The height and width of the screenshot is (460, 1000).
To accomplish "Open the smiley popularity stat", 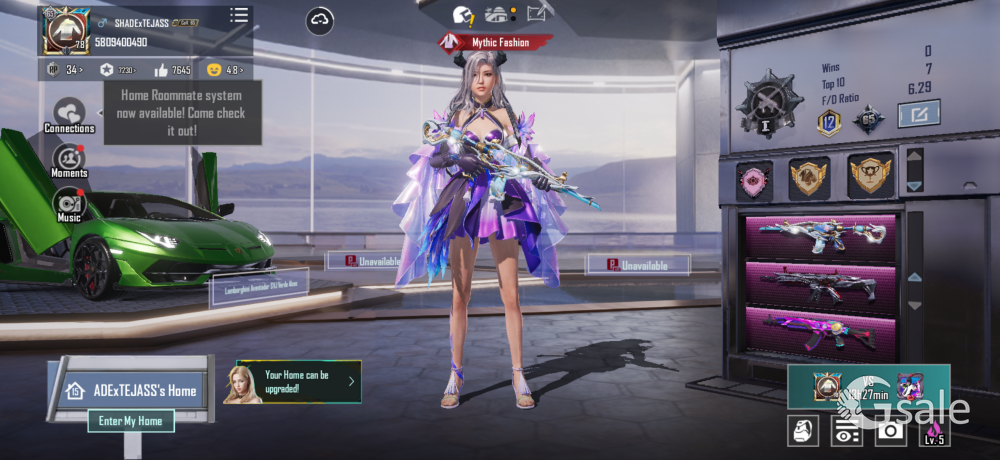I will 225,70.
